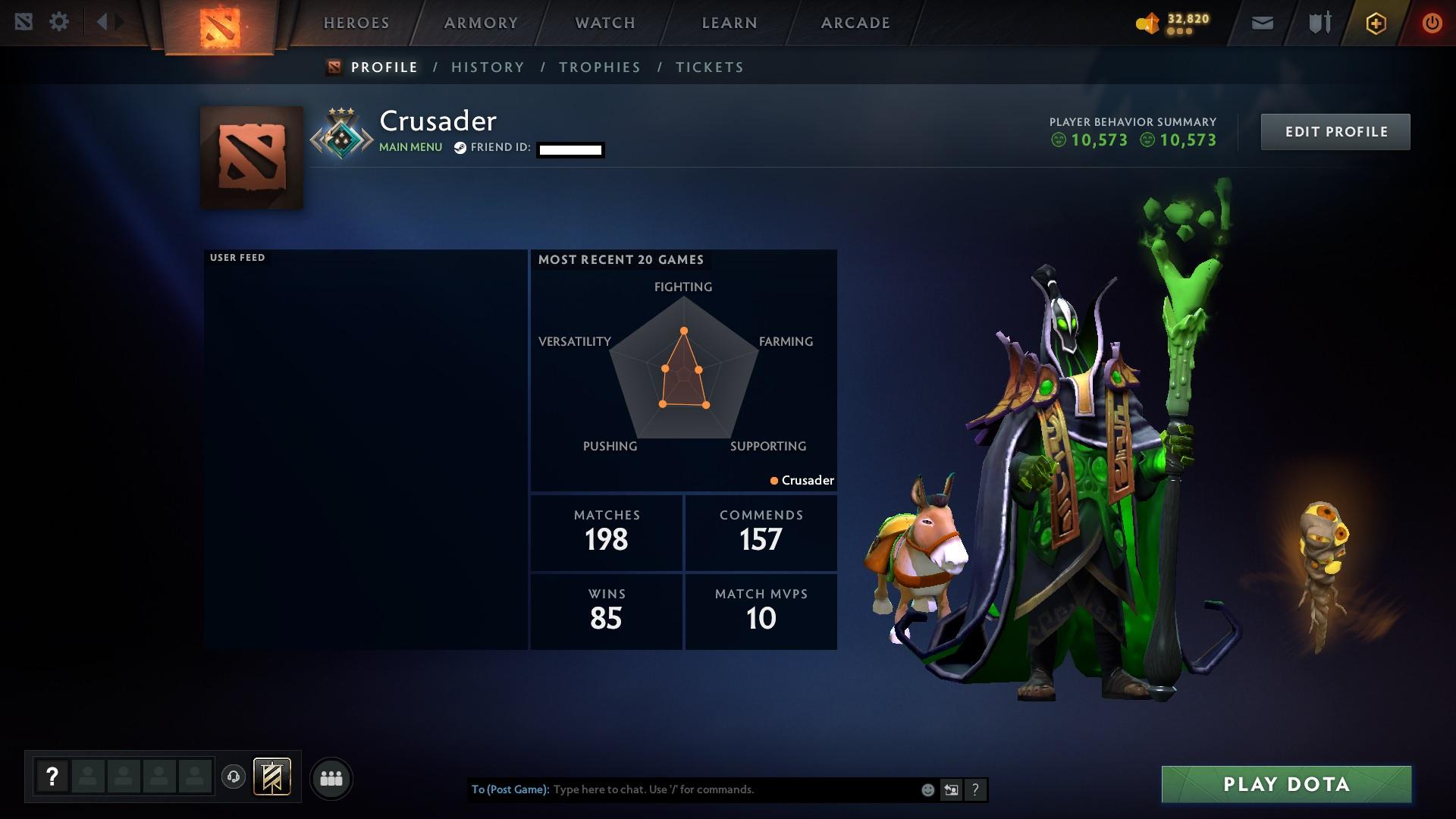Image resolution: width=1456 pixels, height=819 pixels.
Task: Open the friends list via people icon
Action: (331, 777)
